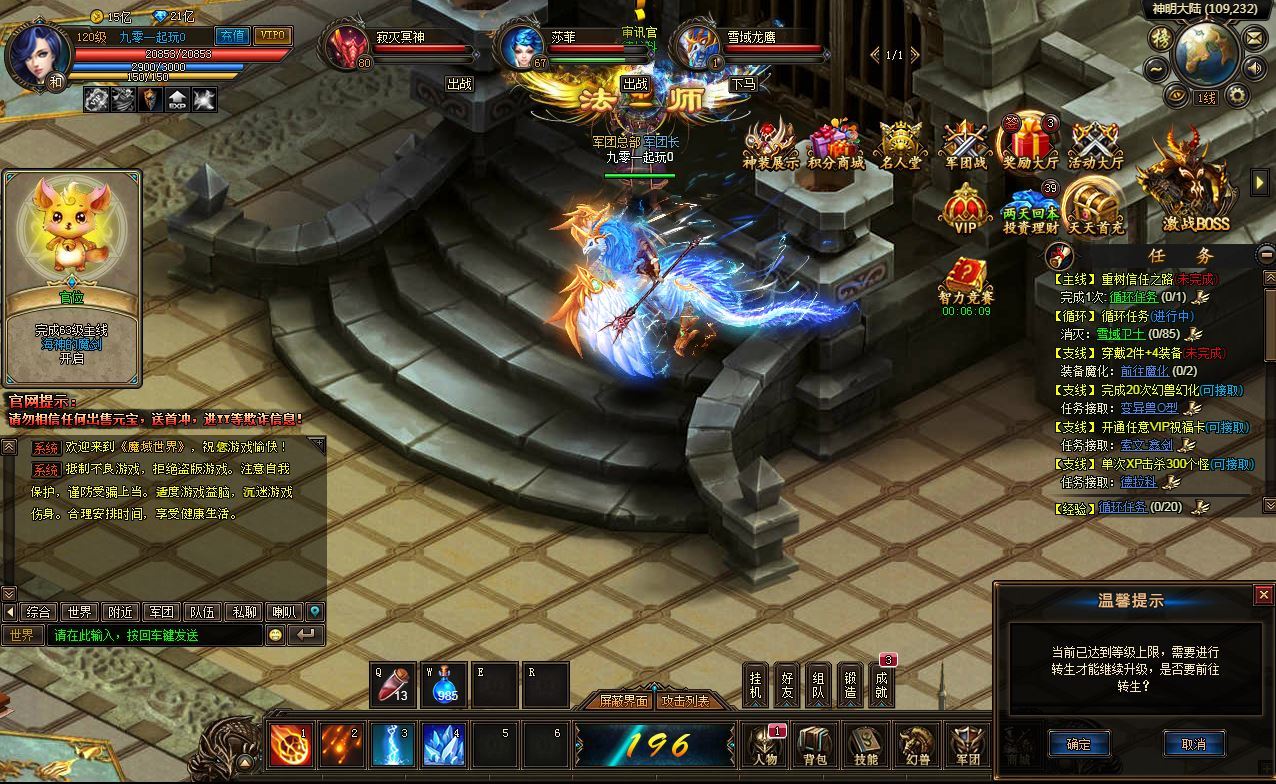Toggle 挂机 auto-battle

click(x=755, y=684)
